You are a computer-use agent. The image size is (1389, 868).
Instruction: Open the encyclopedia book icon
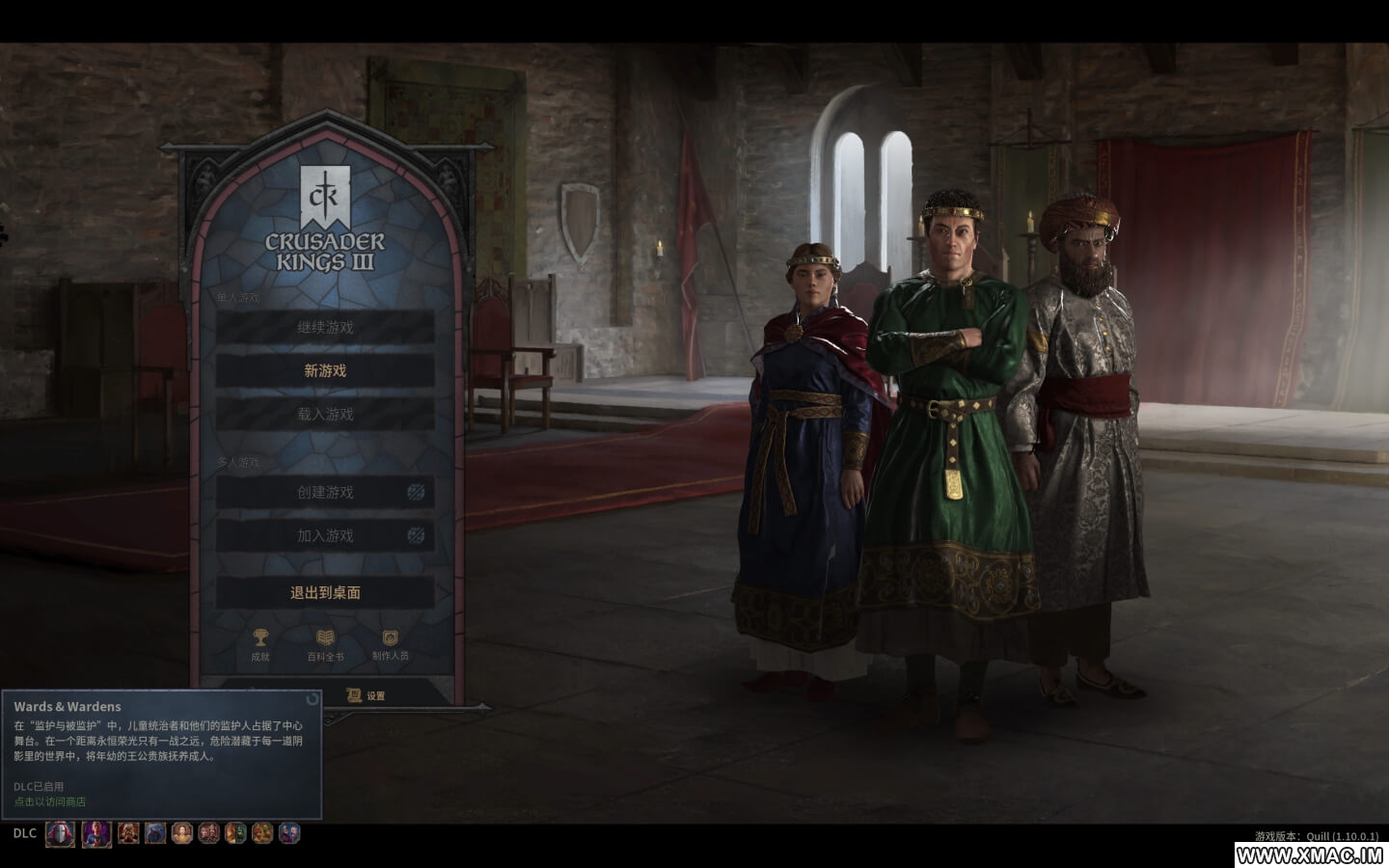[x=325, y=643]
